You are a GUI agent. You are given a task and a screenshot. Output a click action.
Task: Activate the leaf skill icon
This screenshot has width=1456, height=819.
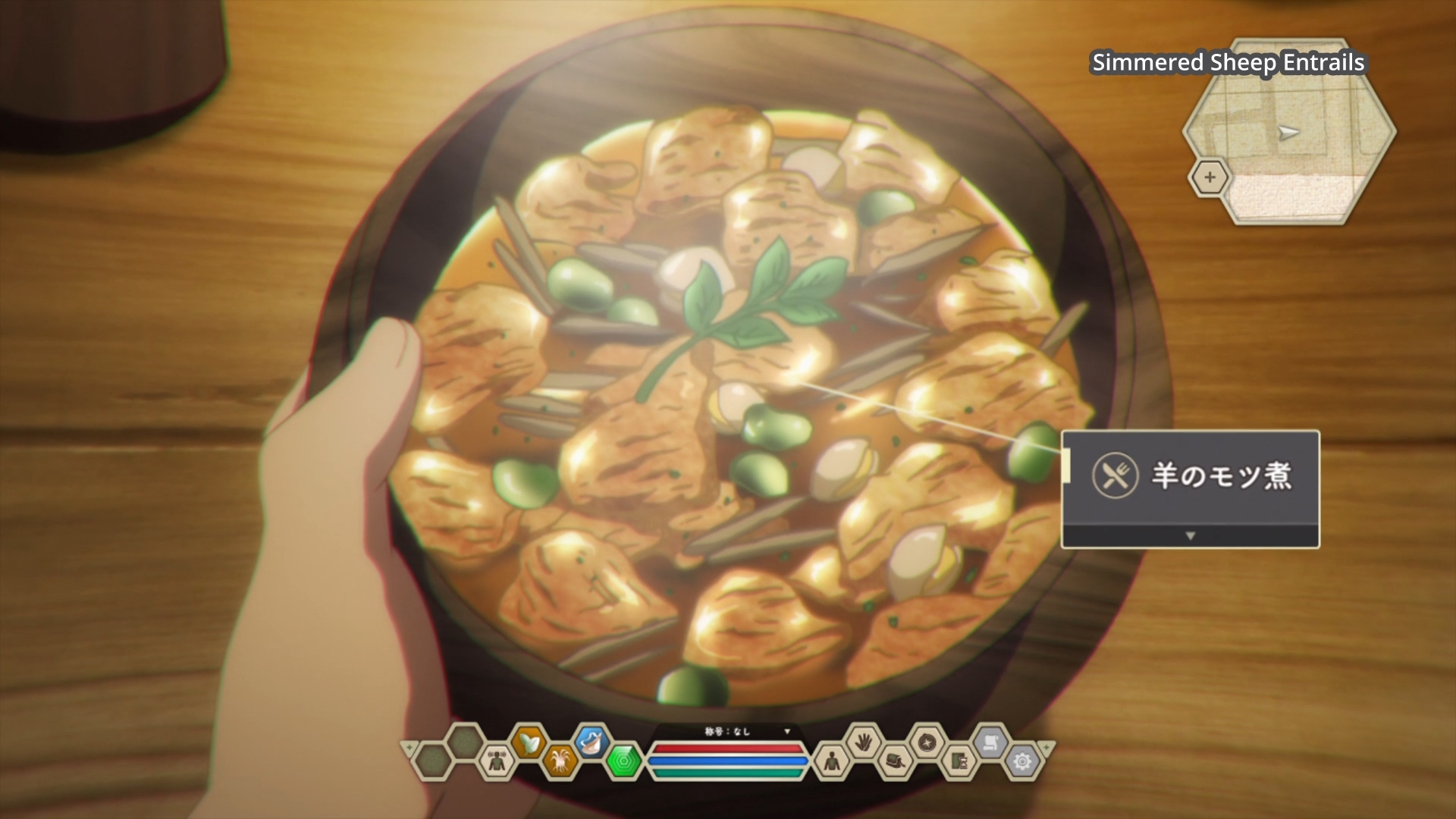pos(529,742)
